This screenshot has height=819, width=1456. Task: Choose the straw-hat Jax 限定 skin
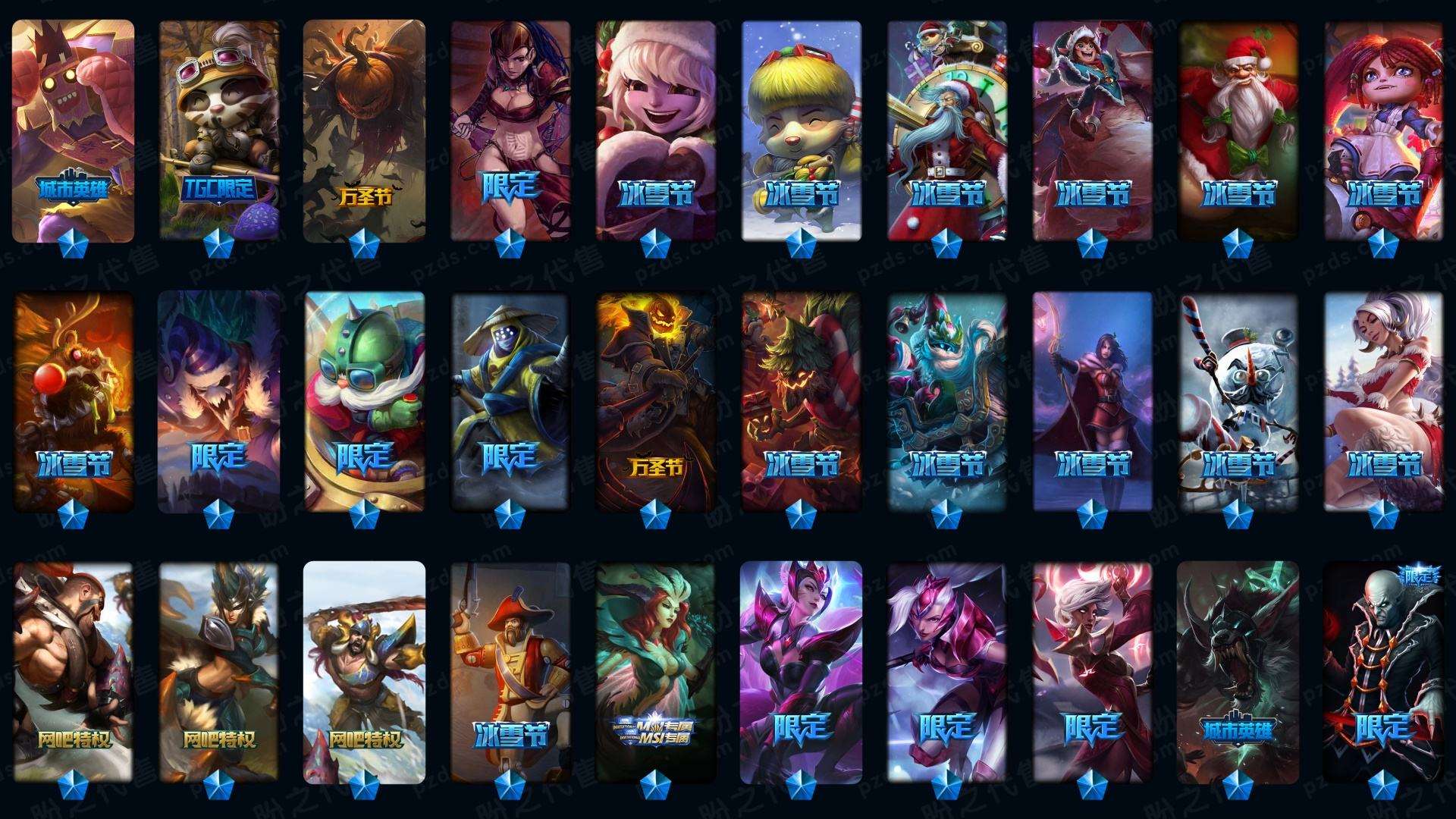click(x=510, y=402)
